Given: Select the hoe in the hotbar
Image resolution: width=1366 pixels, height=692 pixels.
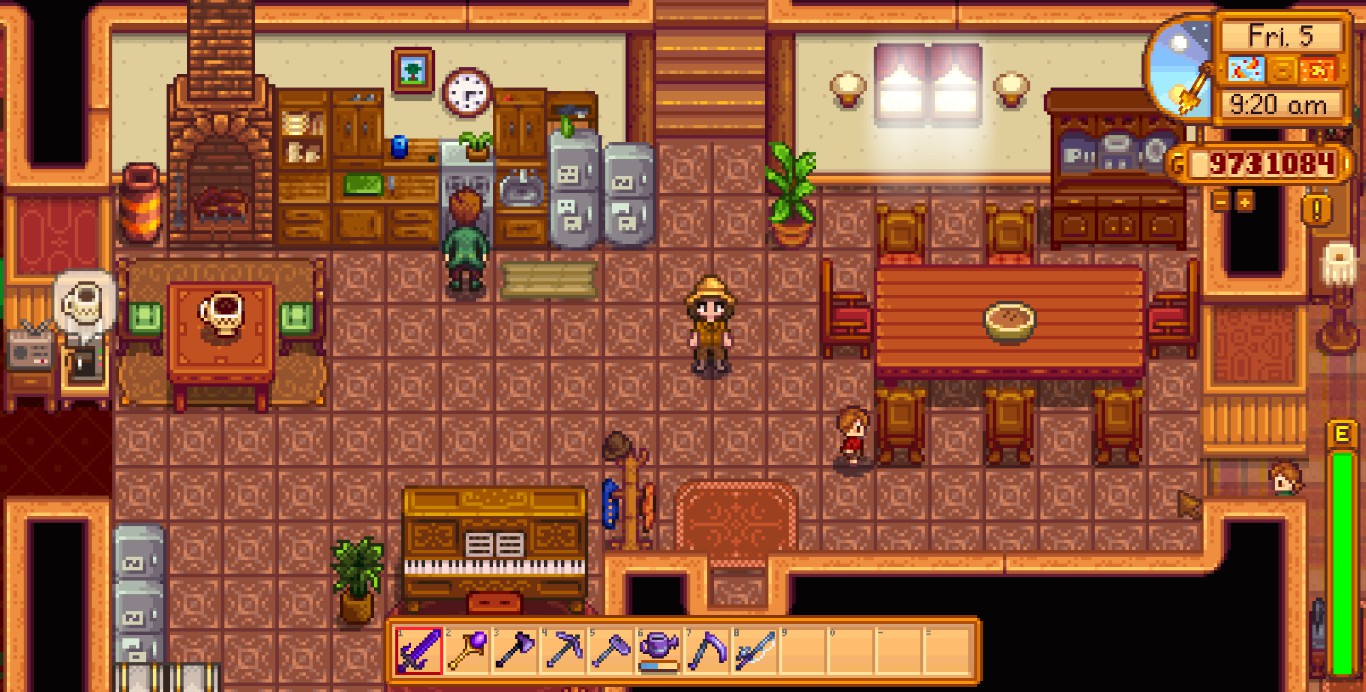Looking at the screenshot, I should pyautogui.click(x=610, y=651).
